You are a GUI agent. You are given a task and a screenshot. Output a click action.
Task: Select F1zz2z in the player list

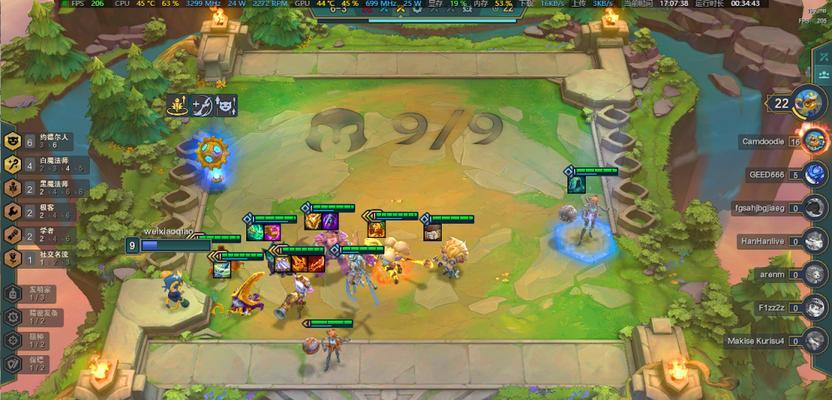[x=814, y=307]
